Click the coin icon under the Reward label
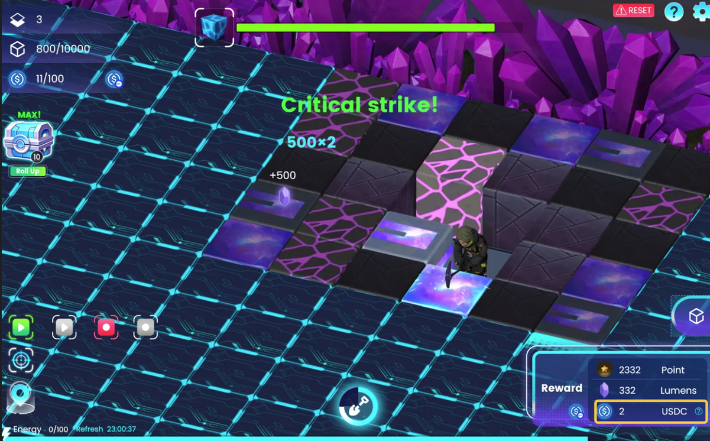710x441 pixels. (576, 411)
